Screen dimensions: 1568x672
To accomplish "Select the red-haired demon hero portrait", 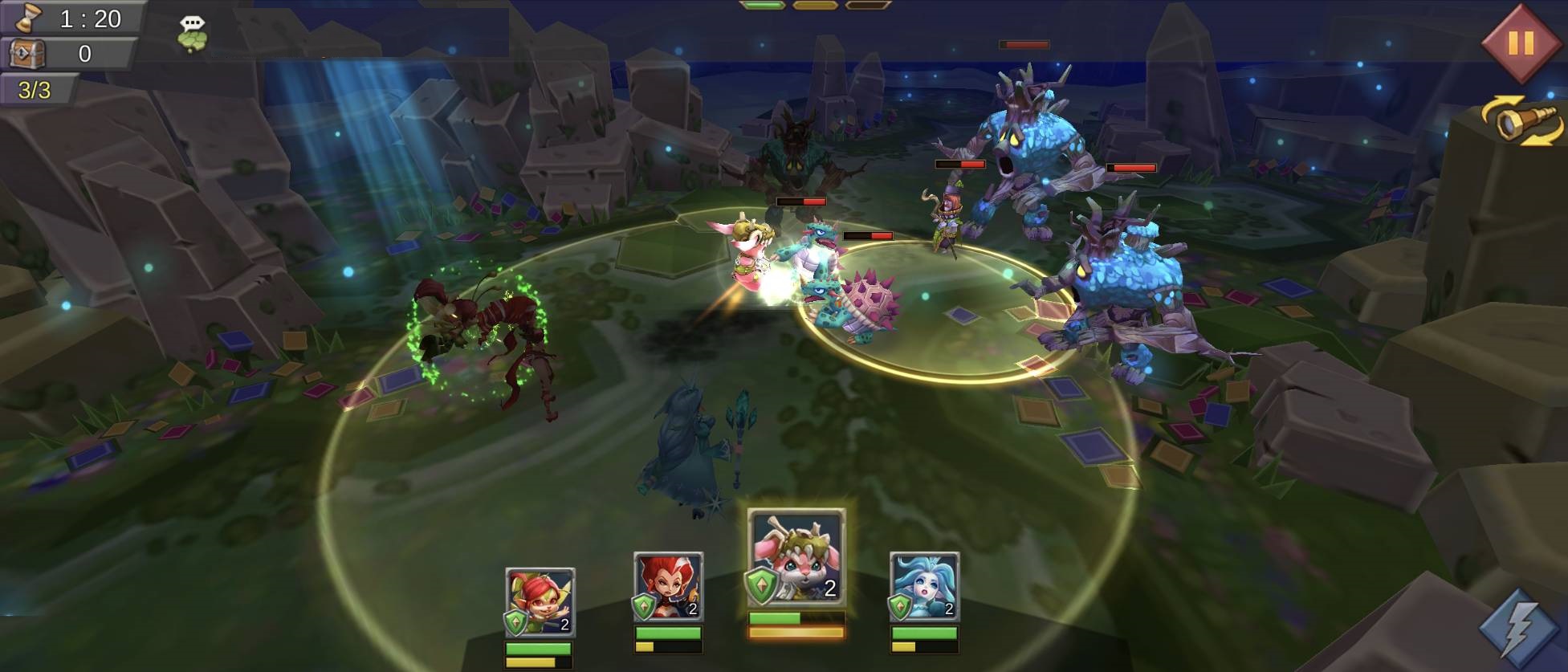I will coord(668,588).
